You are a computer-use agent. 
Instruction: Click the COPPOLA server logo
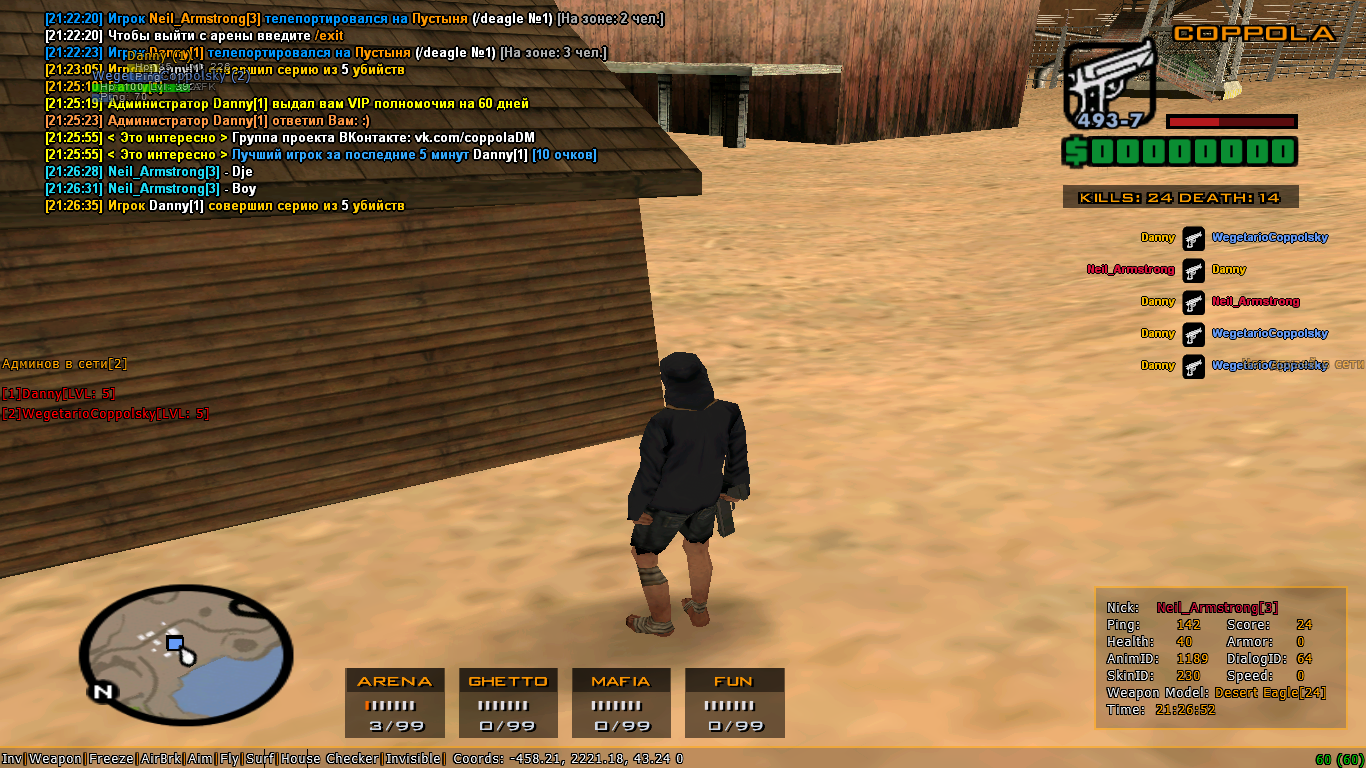coord(1254,33)
